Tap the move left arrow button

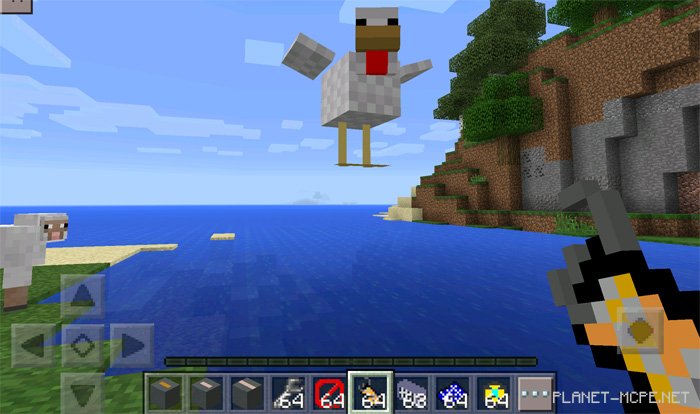35,345
